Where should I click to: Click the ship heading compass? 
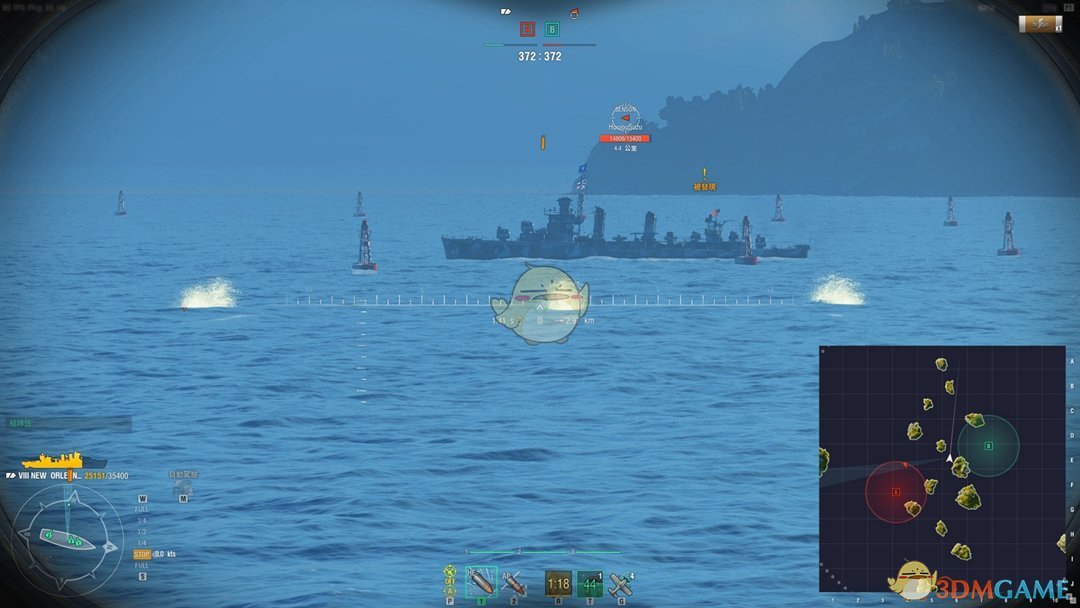tap(67, 539)
